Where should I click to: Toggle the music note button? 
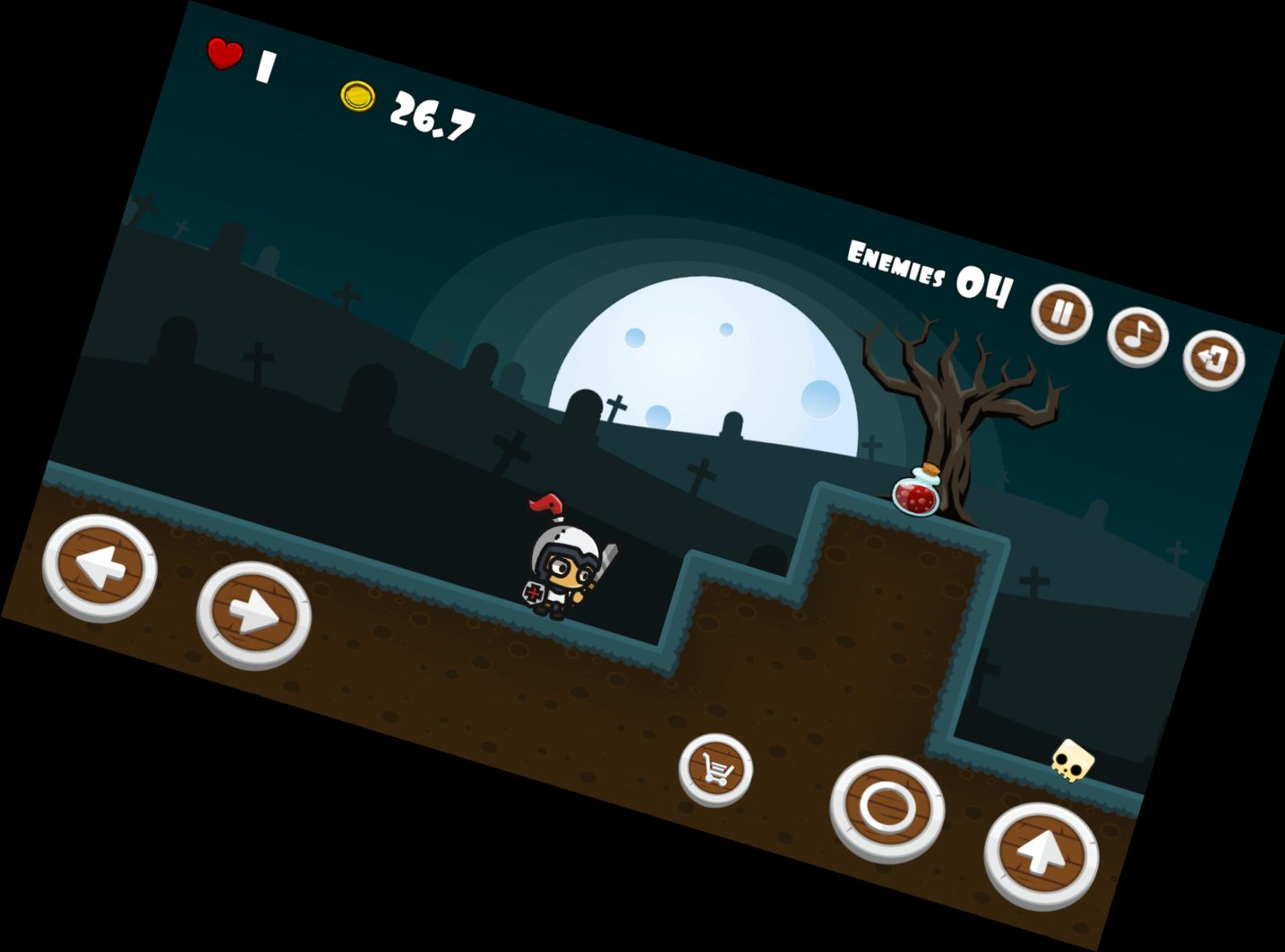[x=1137, y=337]
